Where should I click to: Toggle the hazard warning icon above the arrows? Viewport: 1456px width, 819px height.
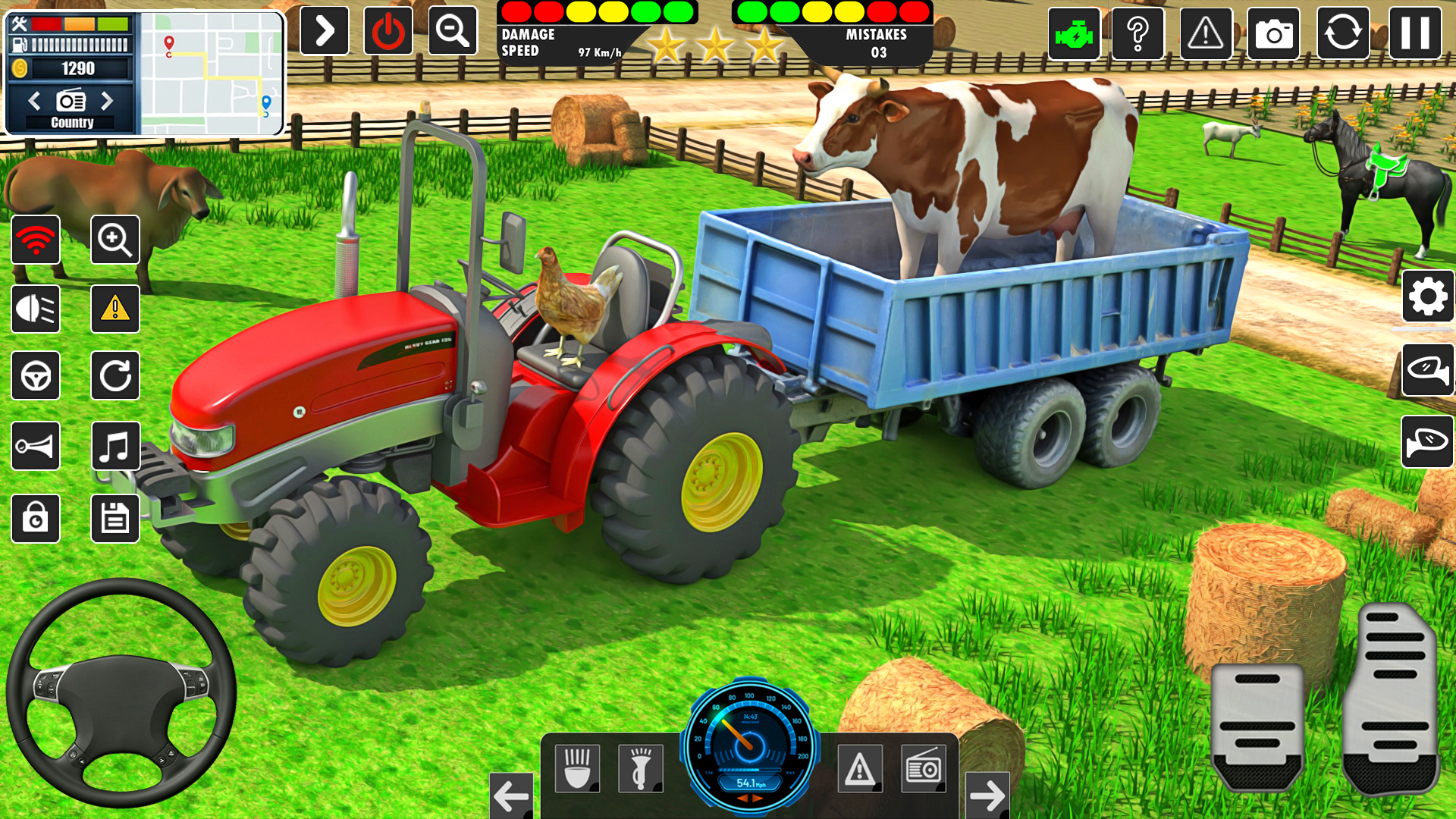point(861,767)
